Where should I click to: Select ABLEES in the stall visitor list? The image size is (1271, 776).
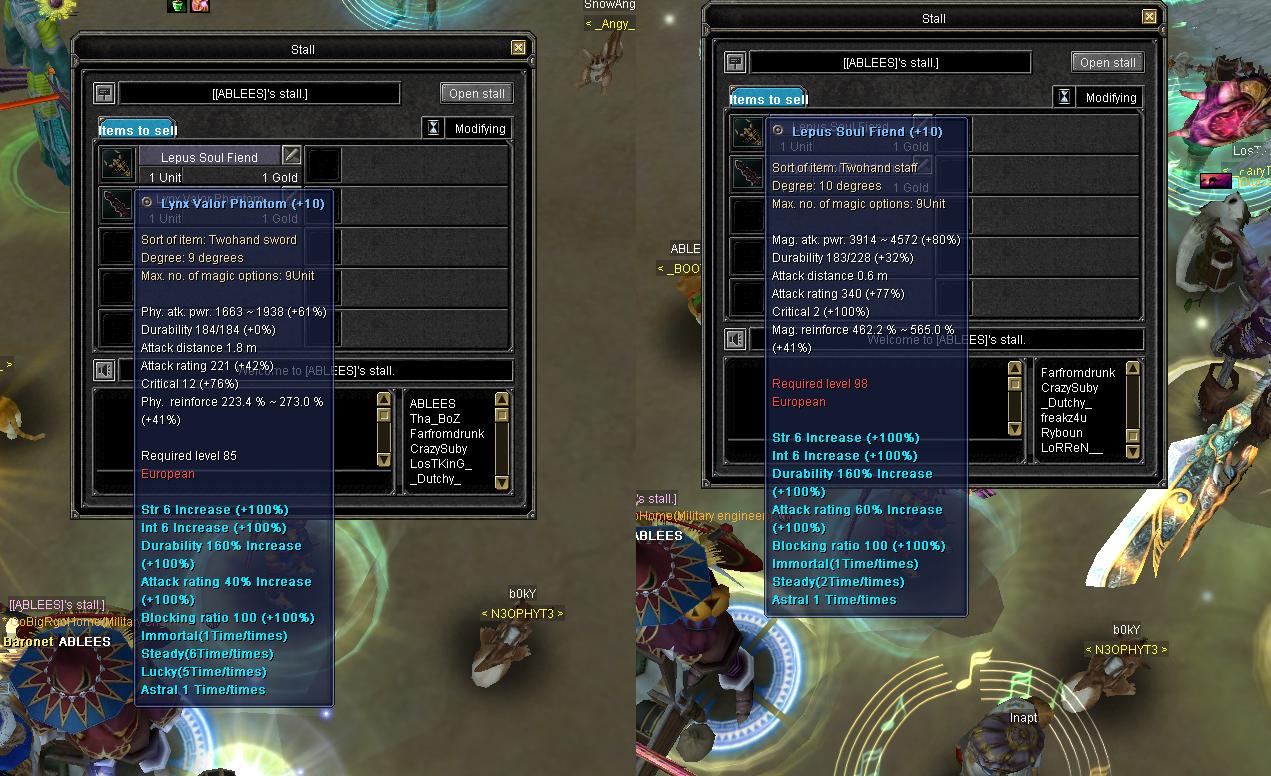tap(432, 404)
